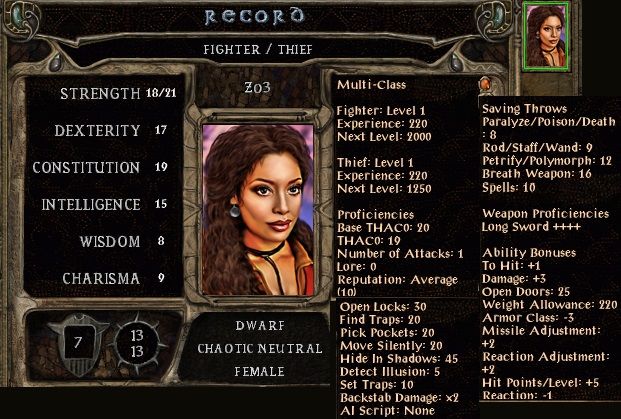Viewport: 621px width, 419px height.
Task: Click the orange scroll knob above Saving Throws
Action: (485, 85)
